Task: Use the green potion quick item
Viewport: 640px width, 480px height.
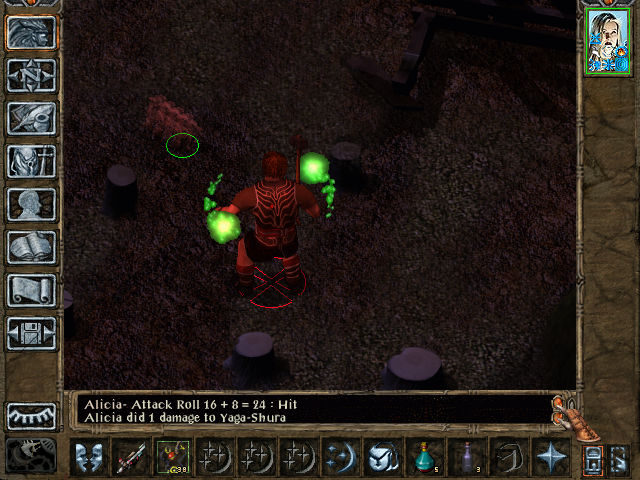Action: point(424,458)
